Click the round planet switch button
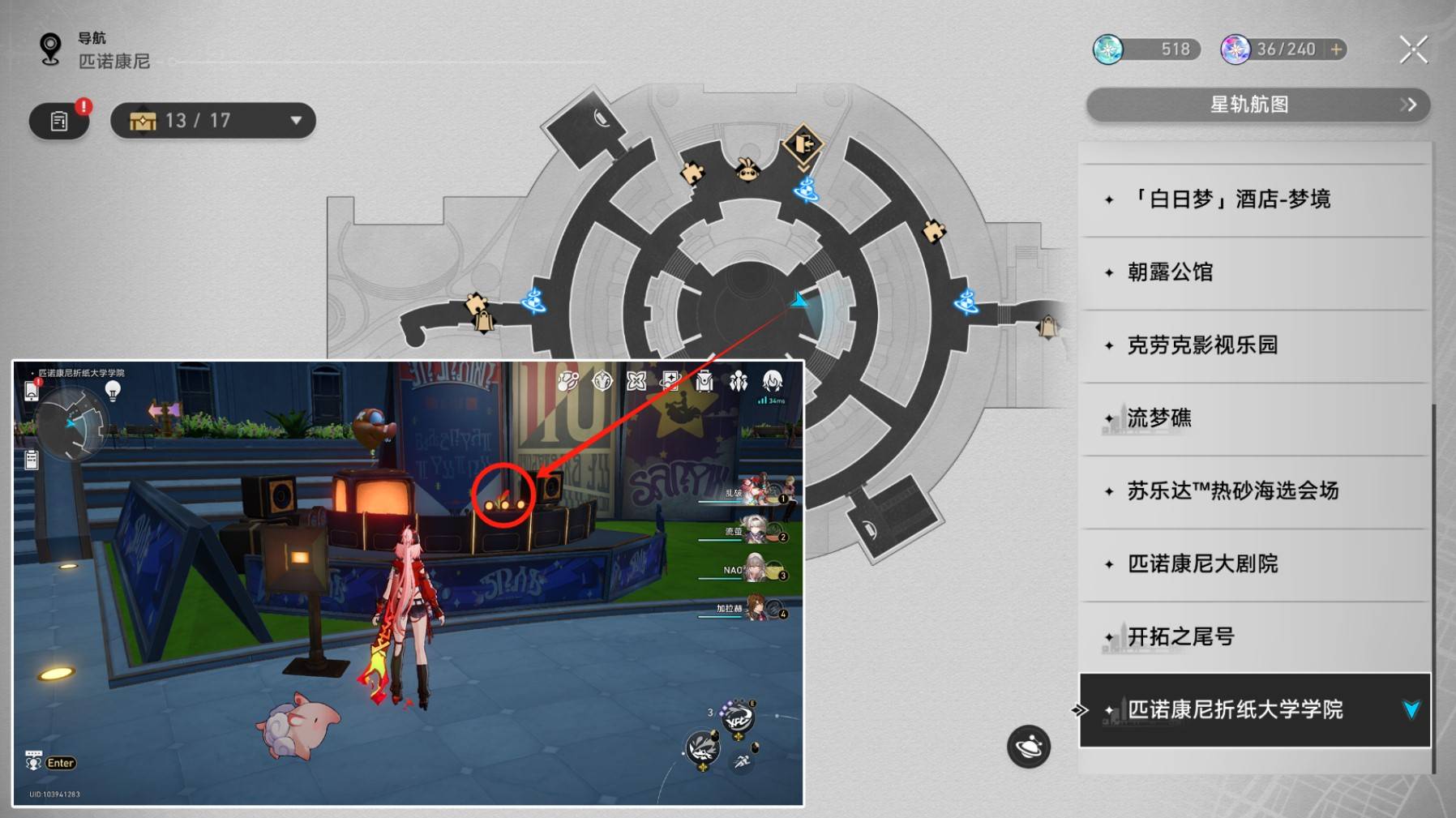 pos(1028,747)
